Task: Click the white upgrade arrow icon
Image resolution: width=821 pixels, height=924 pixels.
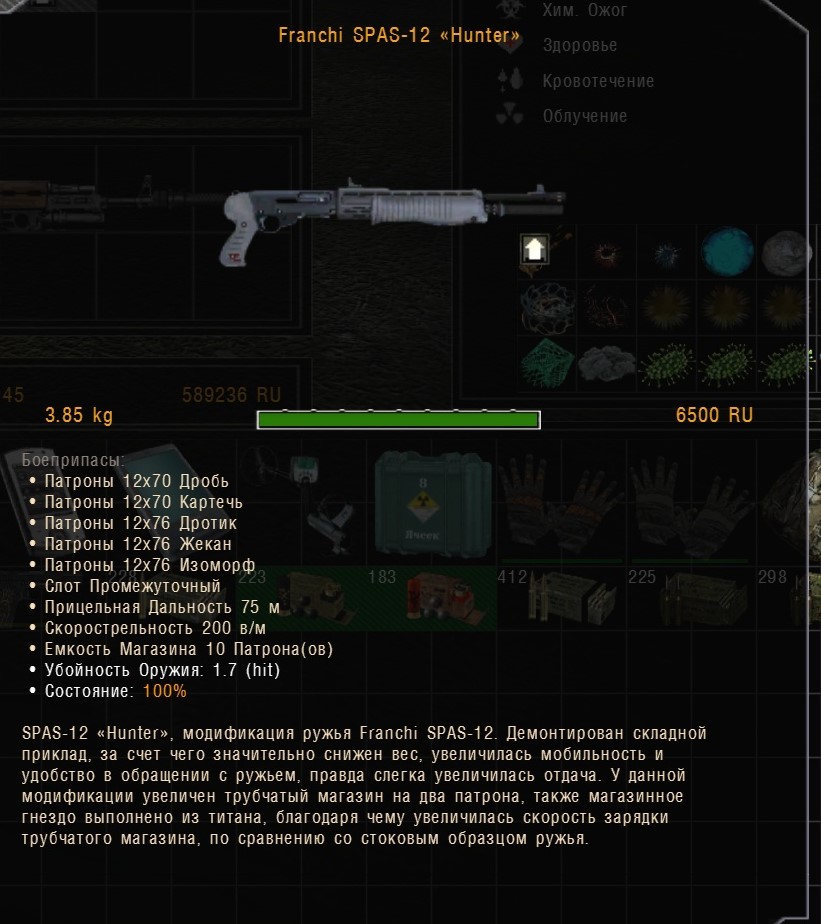Action: tap(534, 250)
